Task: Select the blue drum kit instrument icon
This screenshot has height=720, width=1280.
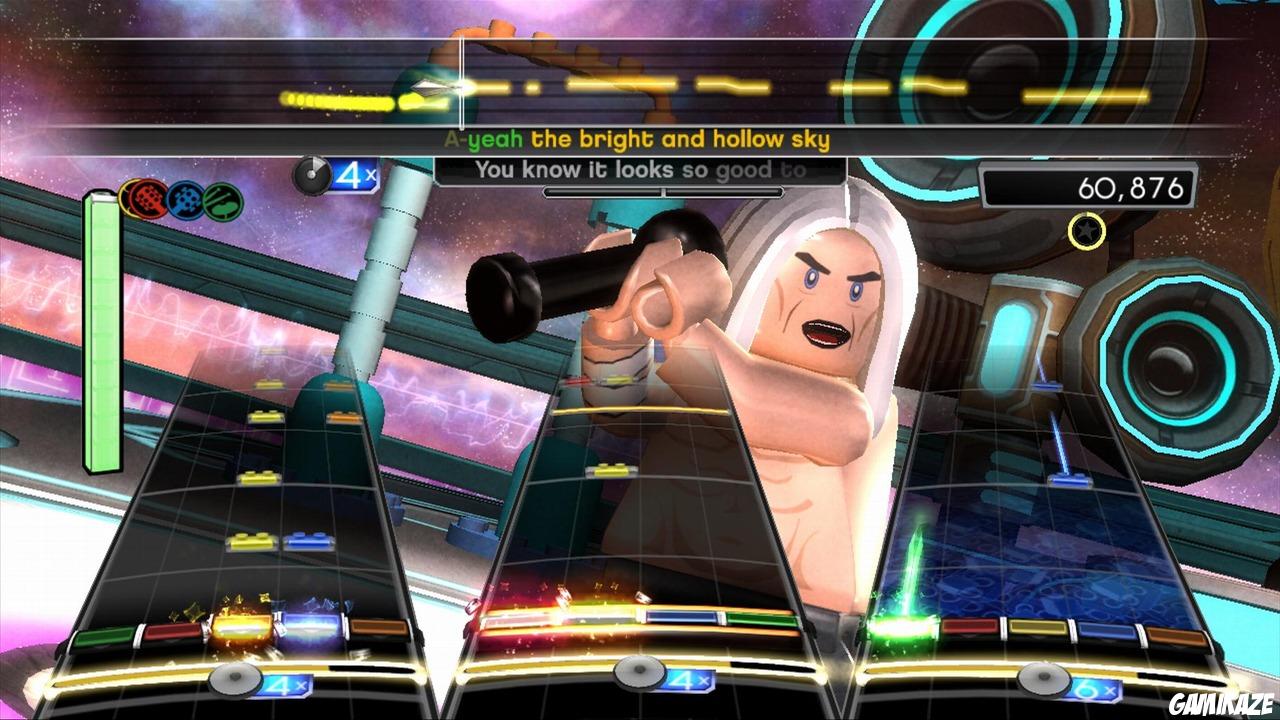Action: 185,202
